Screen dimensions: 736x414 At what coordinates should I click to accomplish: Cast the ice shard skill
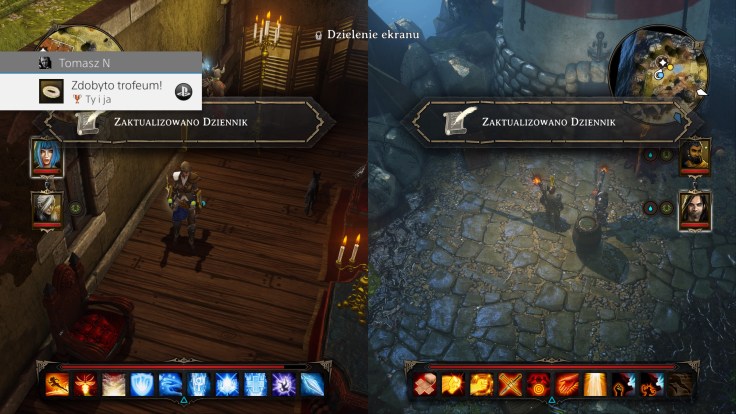pyautogui.click(x=312, y=384)
